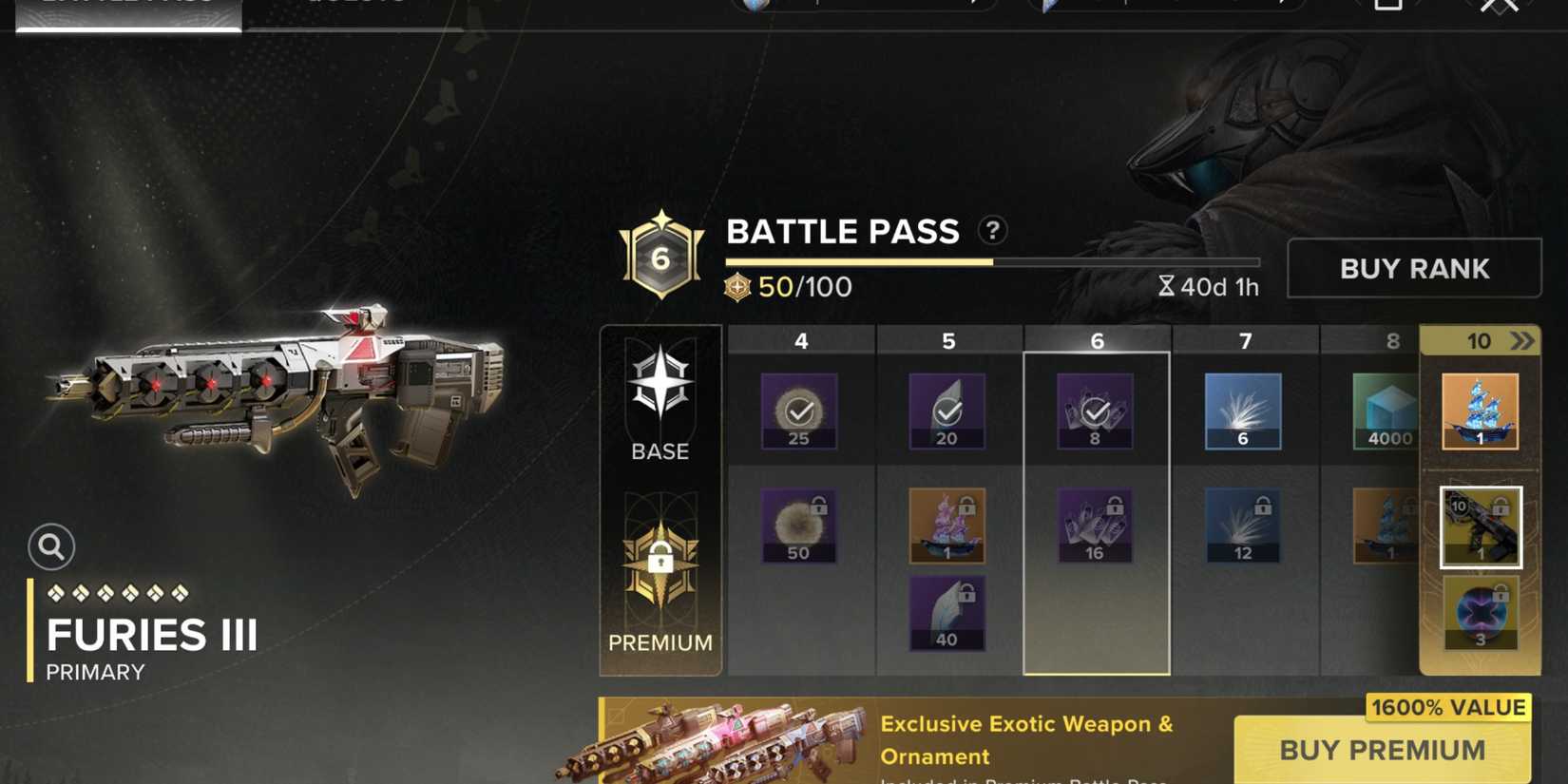Open the Battle Pass help icon

[991, 231]
